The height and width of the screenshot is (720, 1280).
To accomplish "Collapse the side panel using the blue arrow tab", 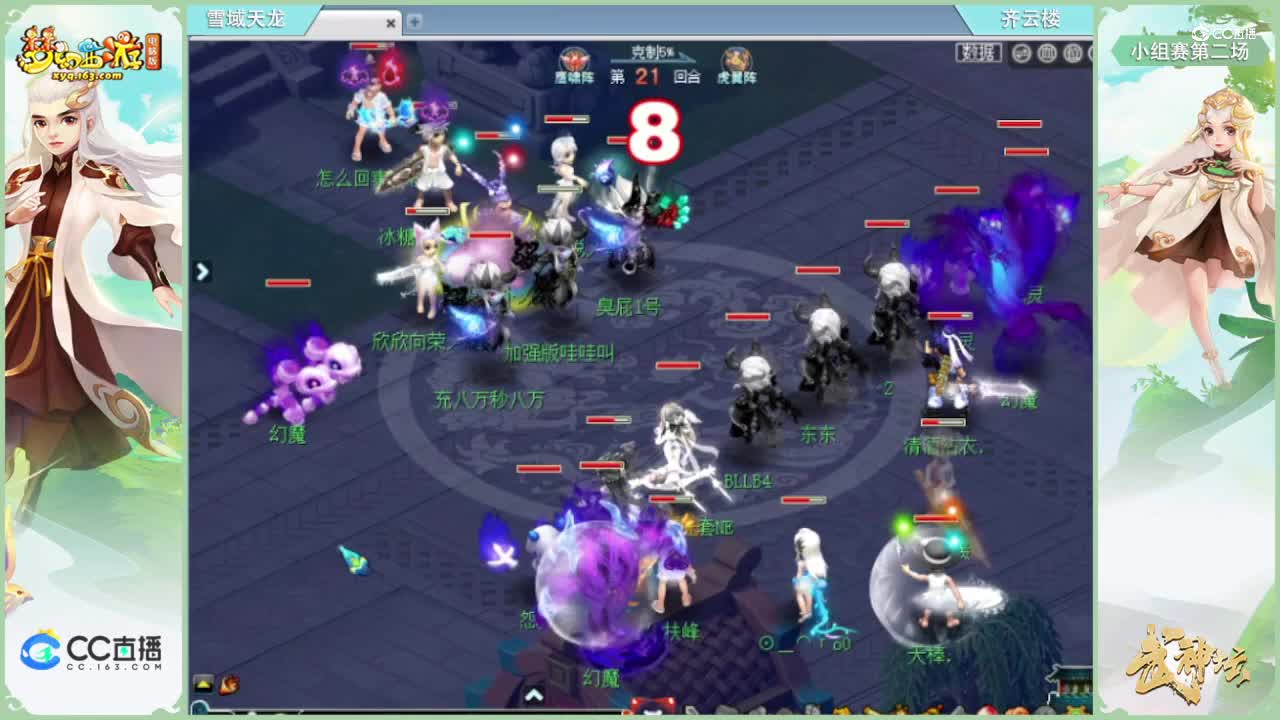I will coord(203,270).
